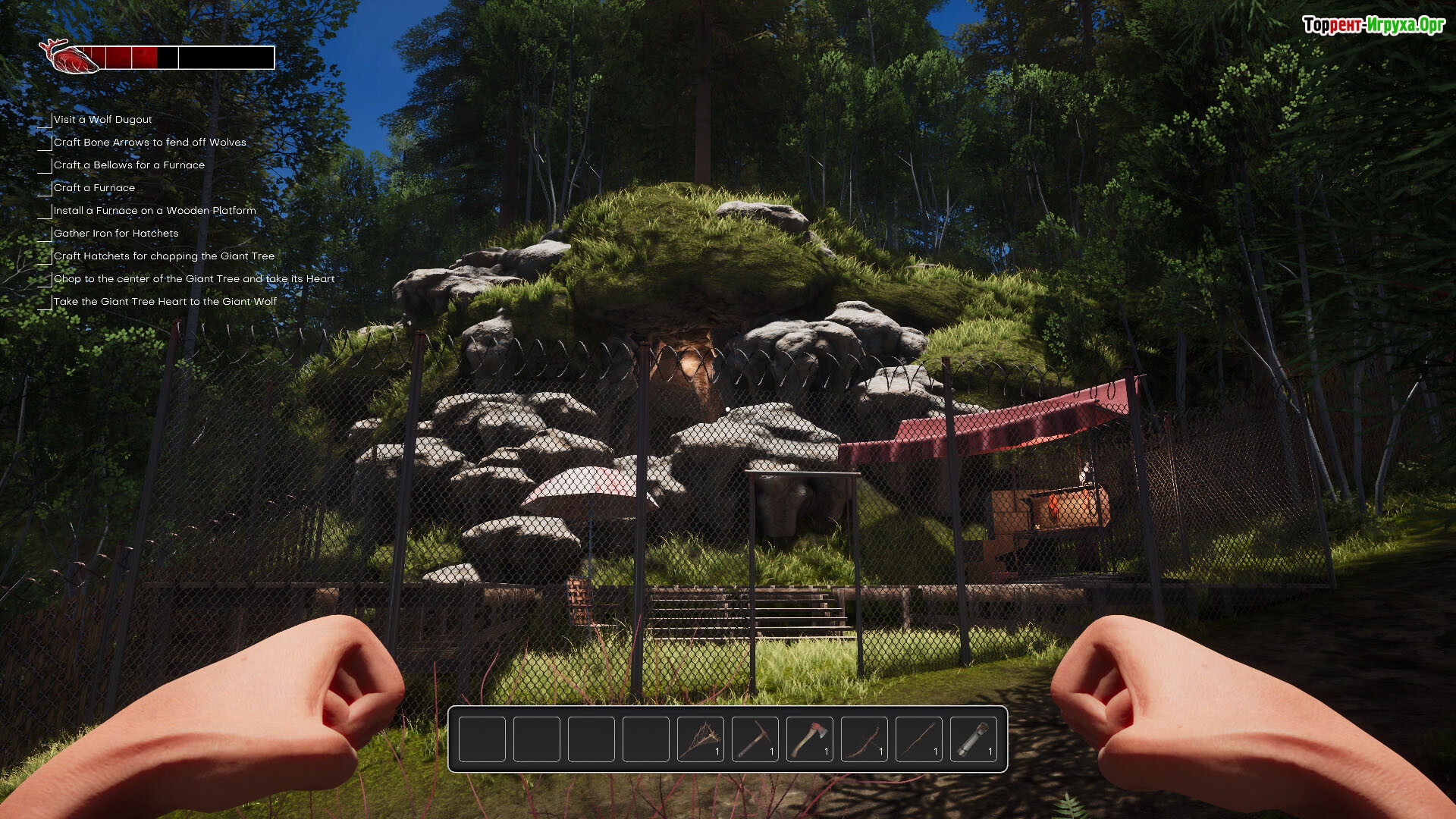Equip the pickaxe from the hotbar
1456x819 pixels.
755,739
